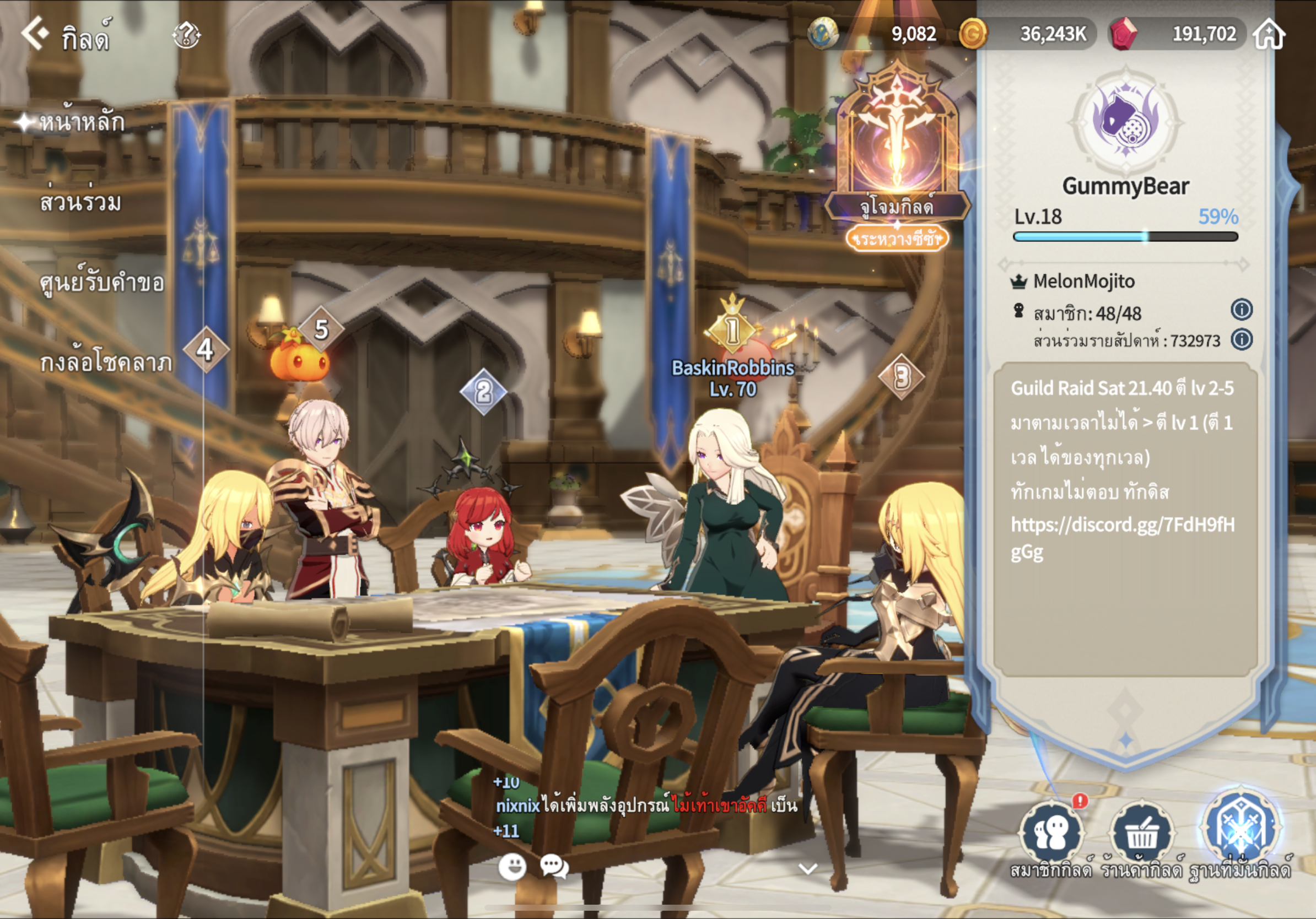
Task: Click the red gem currency counter
Action: click(x=1177, y=34)
